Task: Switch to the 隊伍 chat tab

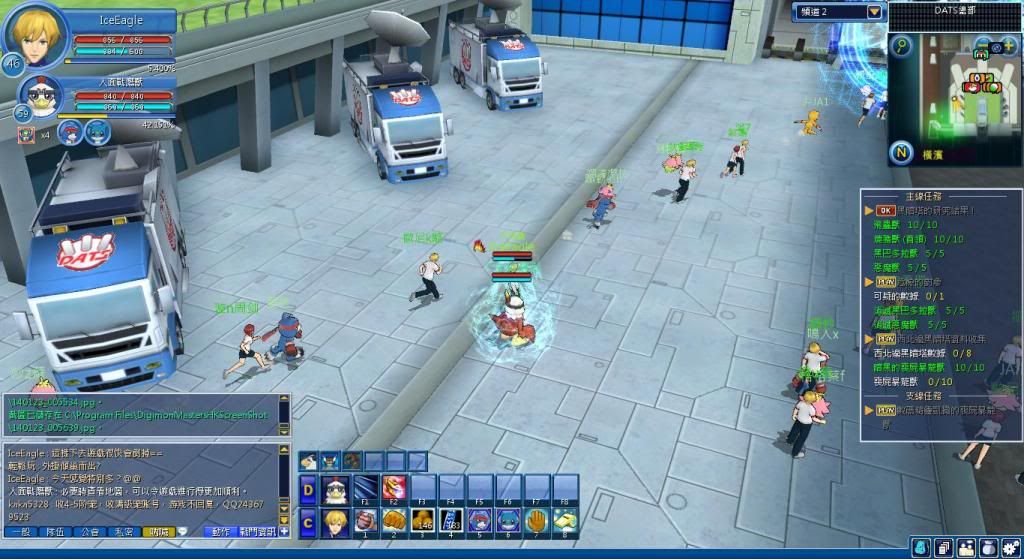Action: pyautogui.click(x=56, y=533)
